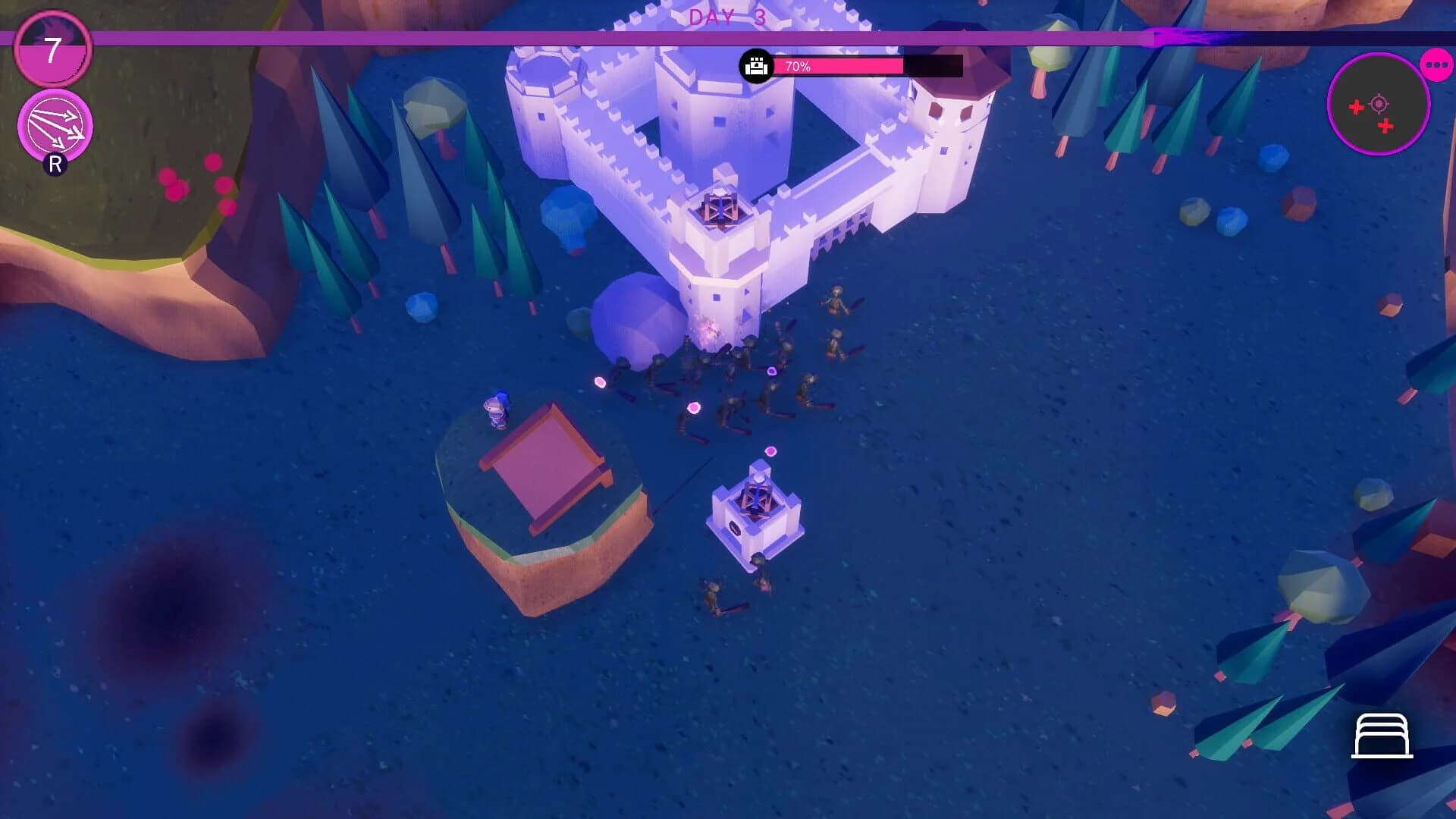Click the lower red cross on the minimap

[x=1385, y=125]
